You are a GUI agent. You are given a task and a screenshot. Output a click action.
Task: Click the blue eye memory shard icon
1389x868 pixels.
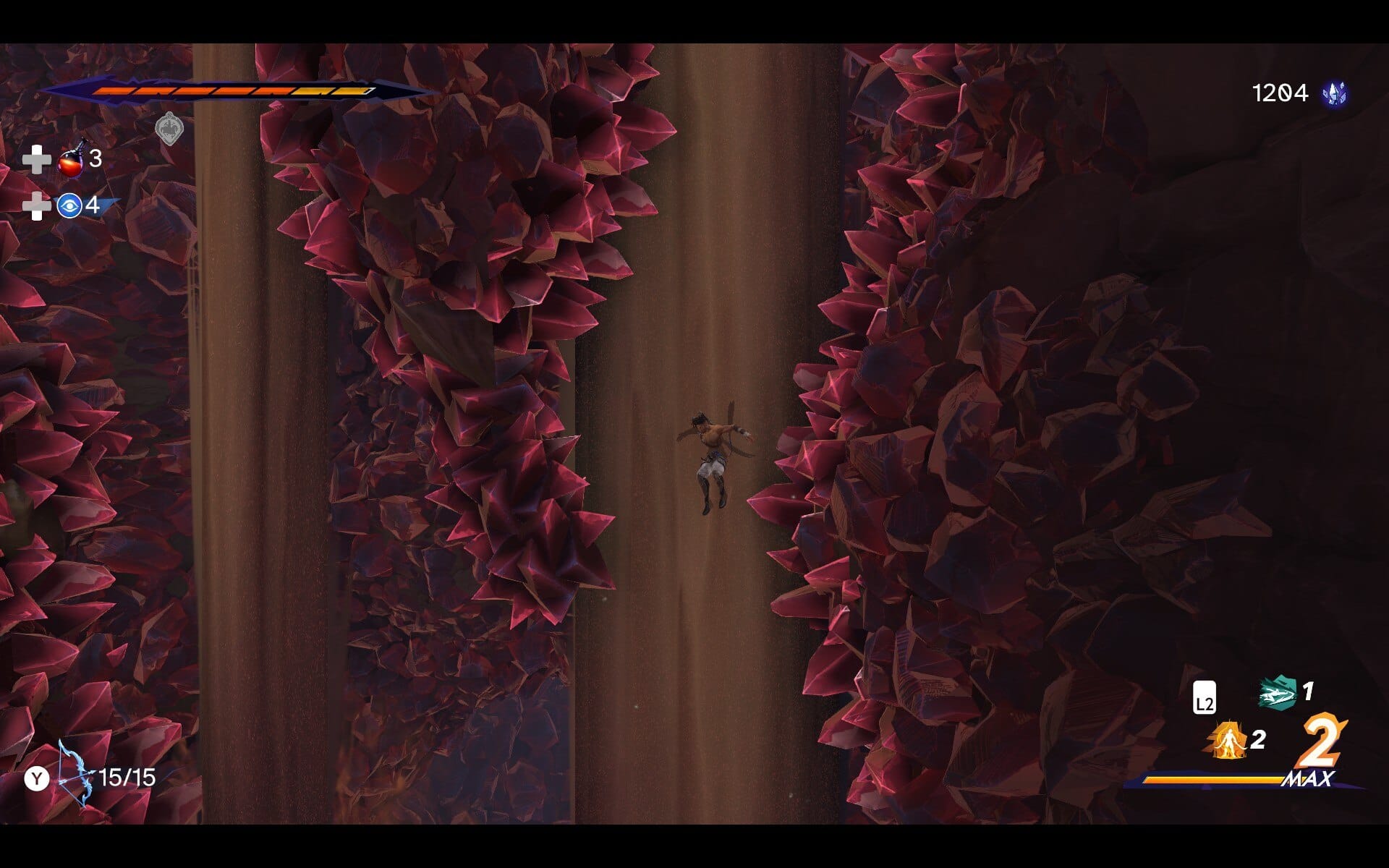coord(69,206)
